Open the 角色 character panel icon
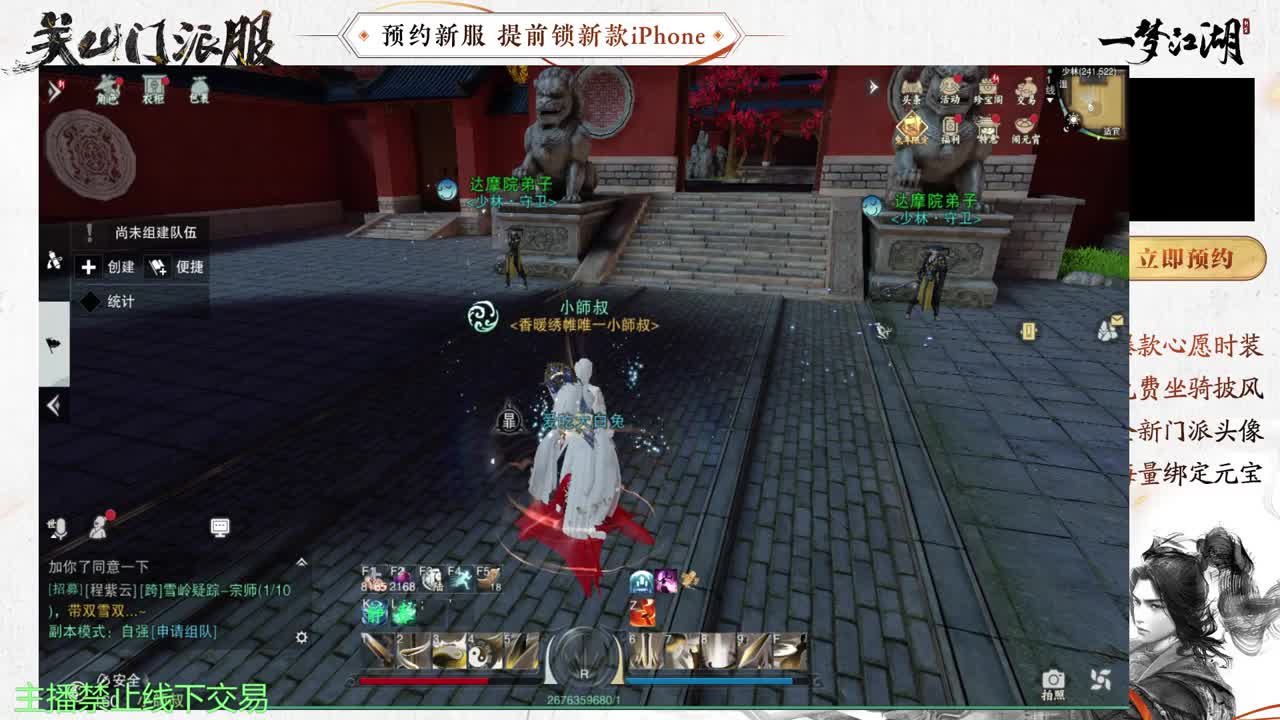 point(107,87)
